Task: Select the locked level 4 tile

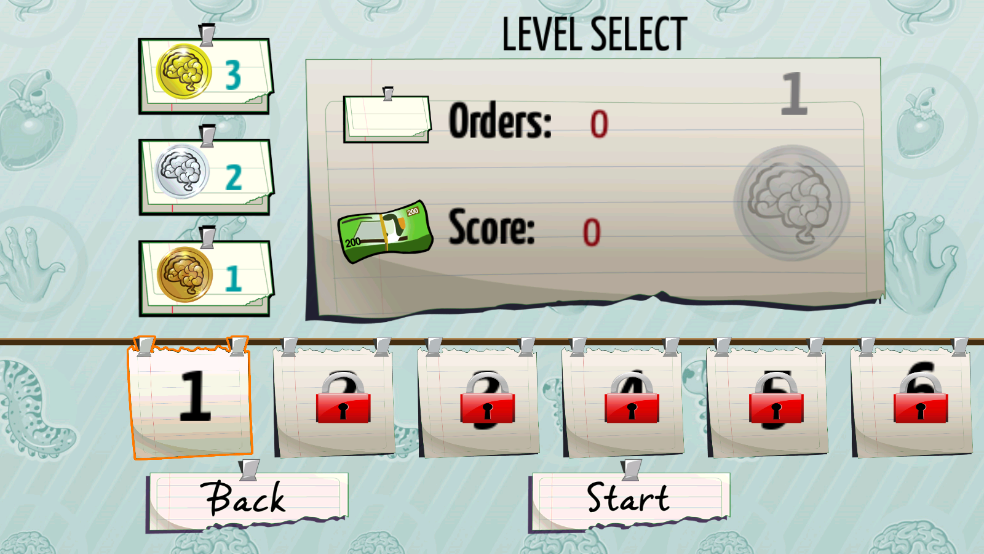Action: click(x=622, y=402)
